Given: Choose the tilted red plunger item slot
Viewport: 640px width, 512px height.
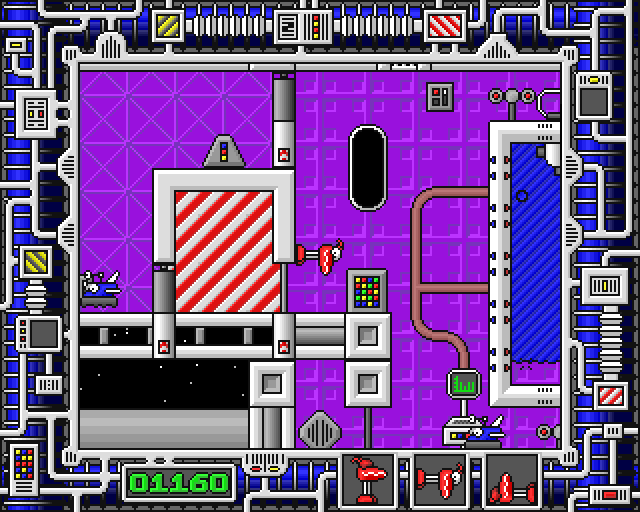Looking at the screenshot, I should 512,483.
